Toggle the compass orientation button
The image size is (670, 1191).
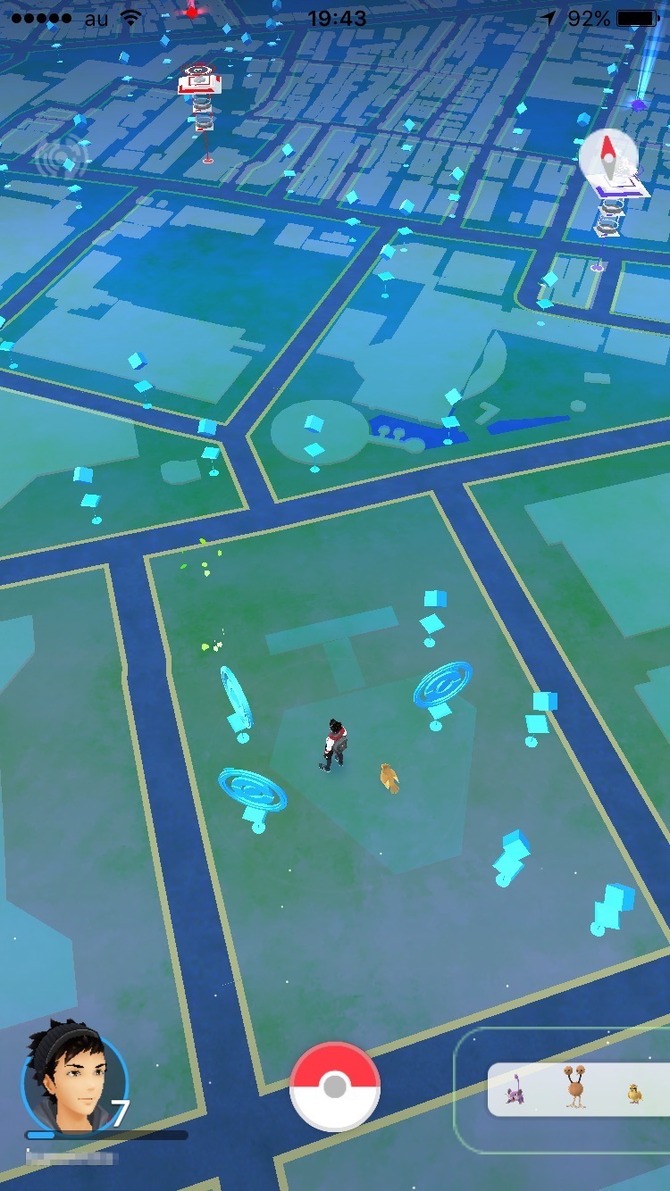pyautogui.click(x=607, y=156)
